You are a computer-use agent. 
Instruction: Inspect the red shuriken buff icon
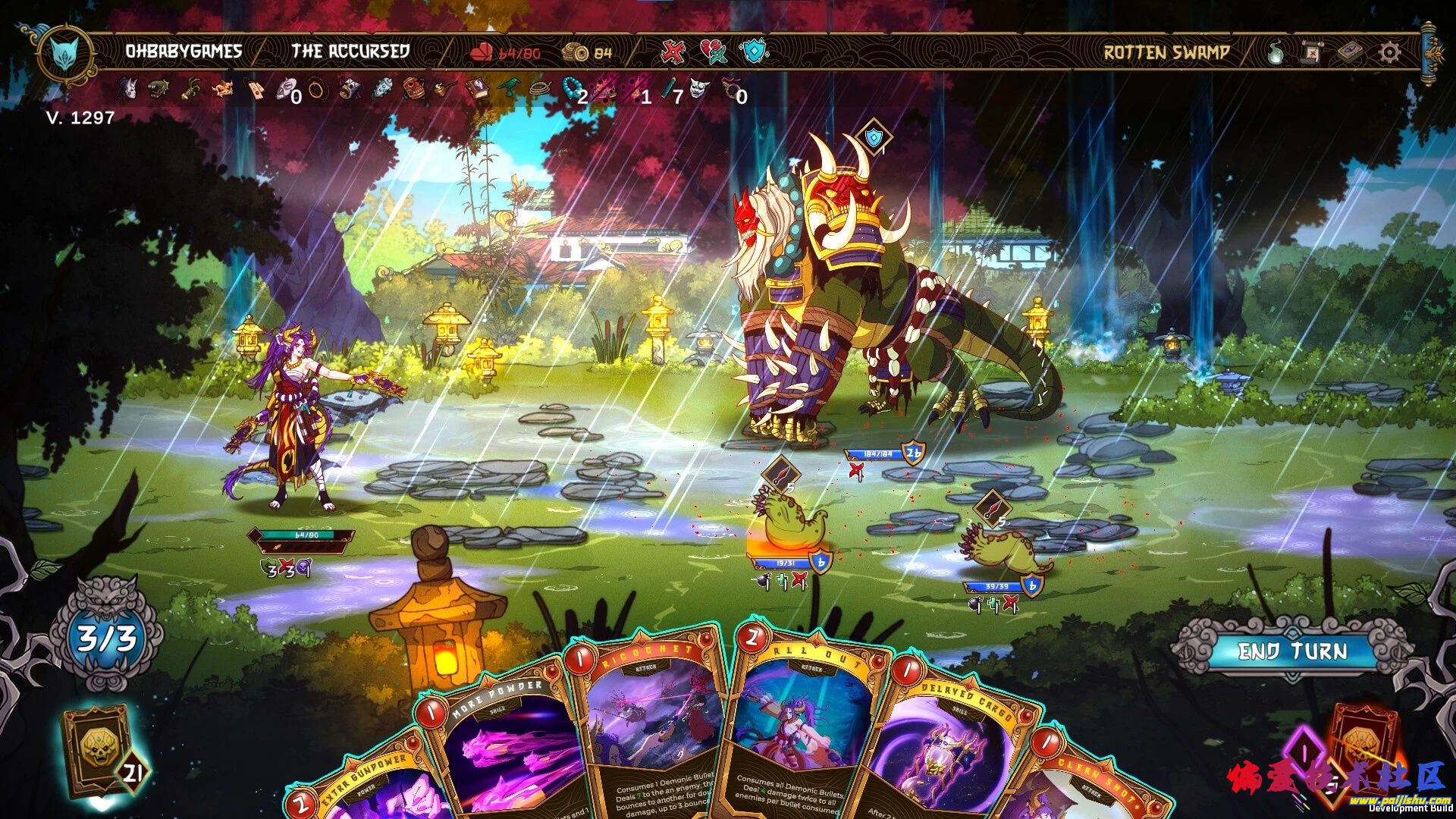click(x=673, y=52)
